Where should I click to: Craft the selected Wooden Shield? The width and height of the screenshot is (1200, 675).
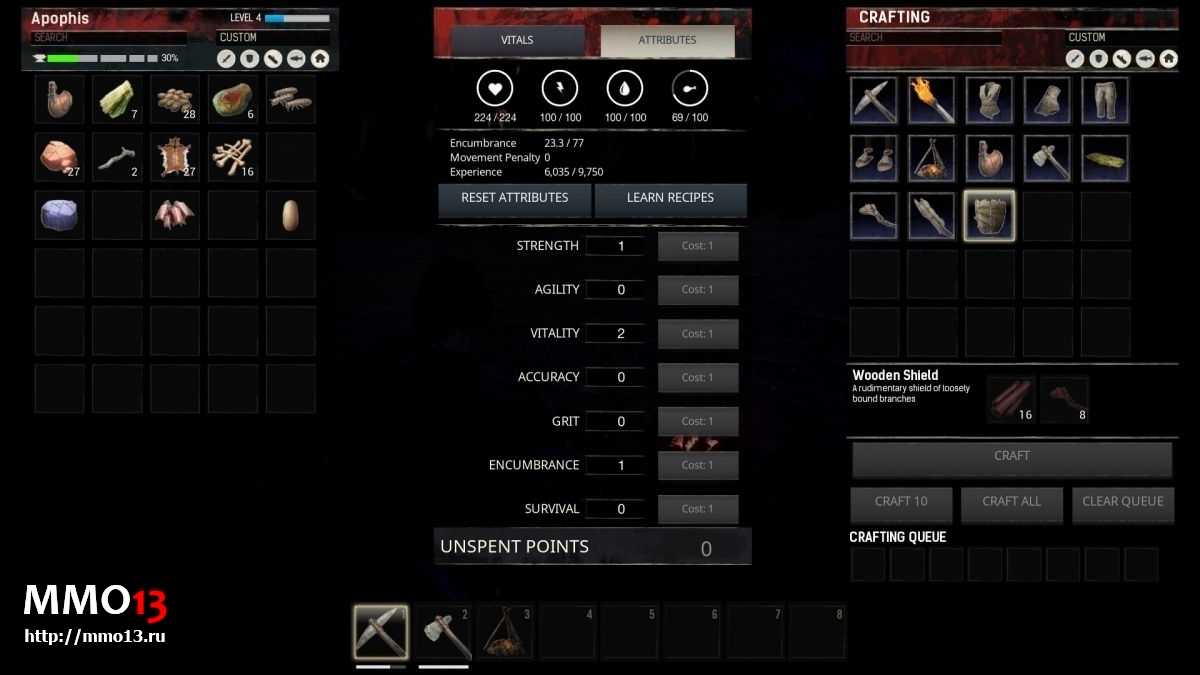[1011, 457]
